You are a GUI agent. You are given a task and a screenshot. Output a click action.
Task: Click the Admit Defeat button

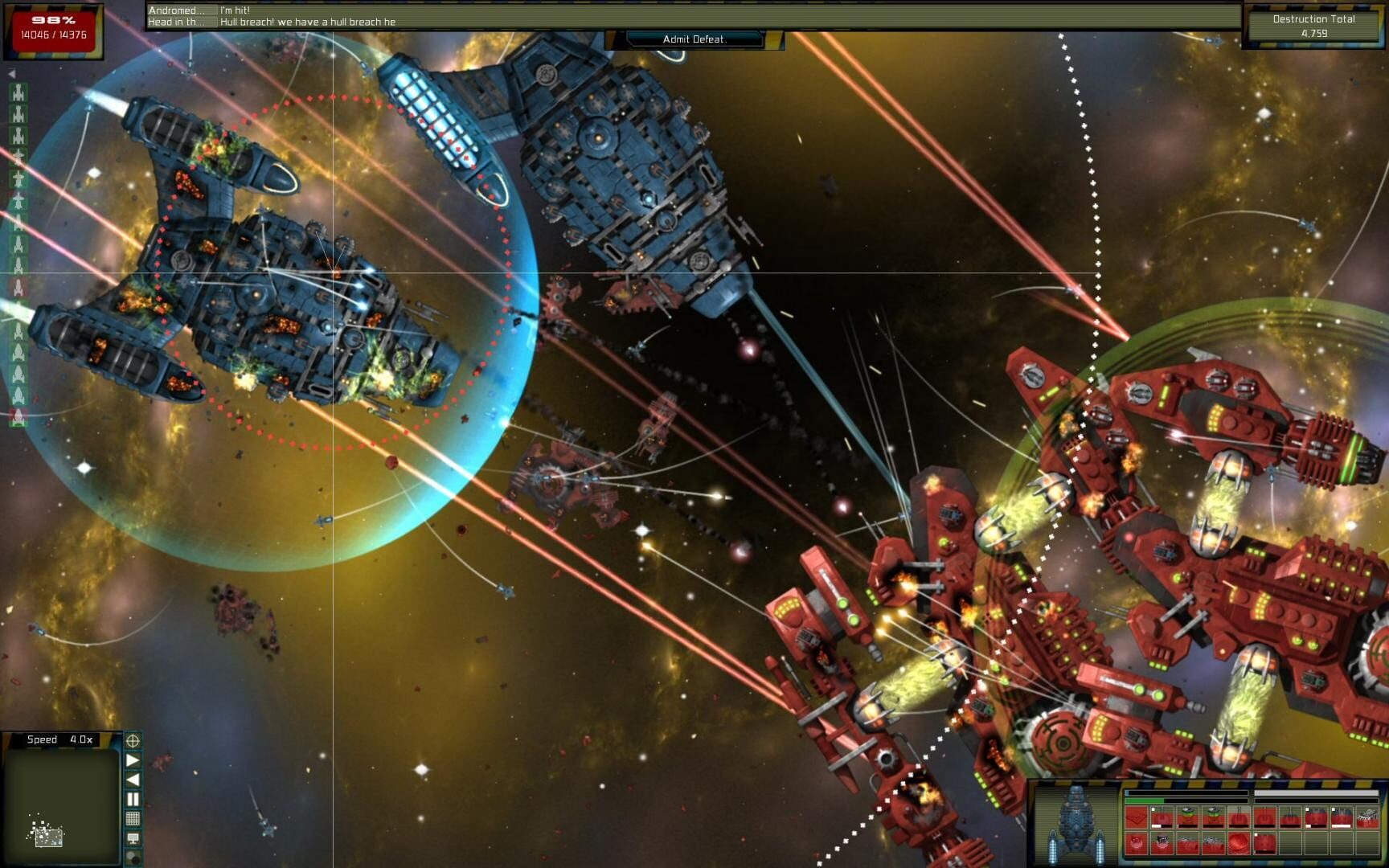[x=694, y=39]
